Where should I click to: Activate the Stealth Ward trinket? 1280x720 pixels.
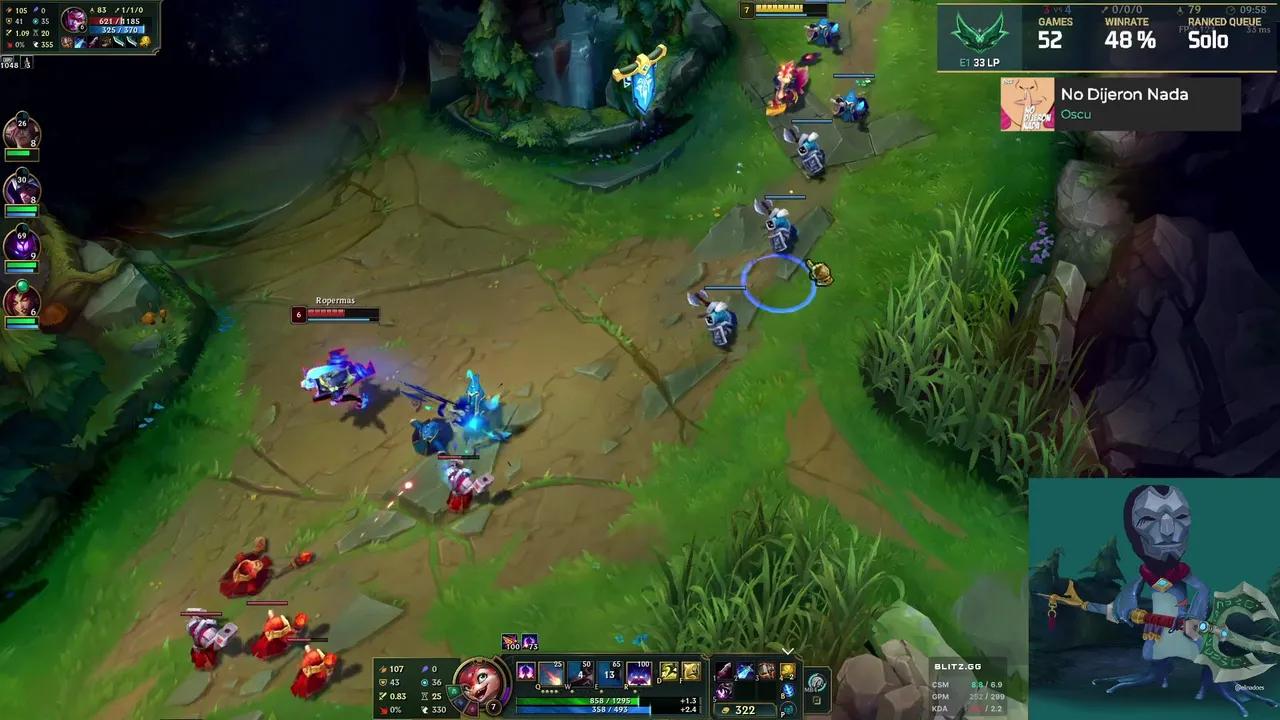pyautogui.click(x=788, y=669)
